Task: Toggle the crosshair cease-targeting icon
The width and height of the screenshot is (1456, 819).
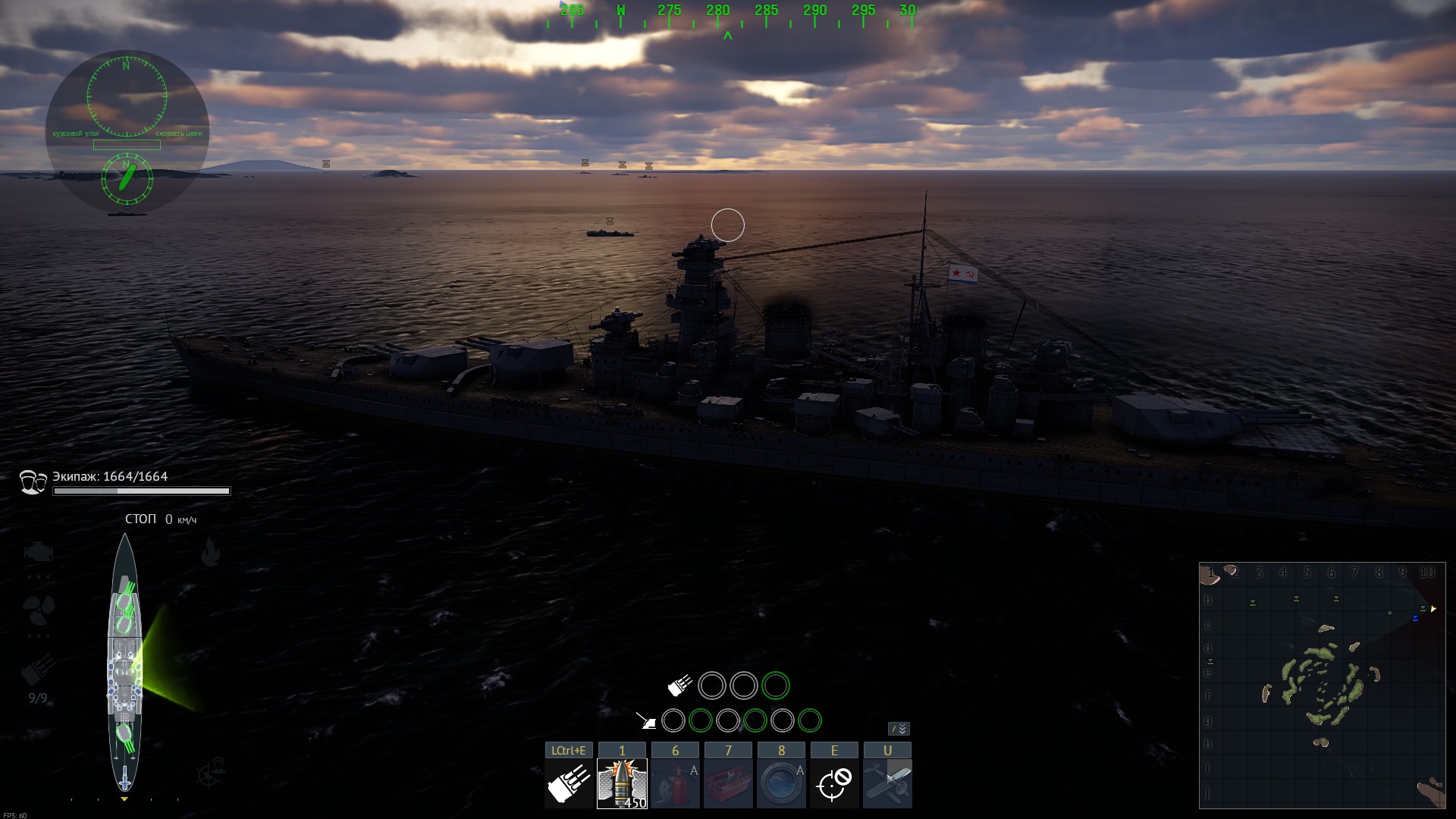Action: [x=834, y=783]
